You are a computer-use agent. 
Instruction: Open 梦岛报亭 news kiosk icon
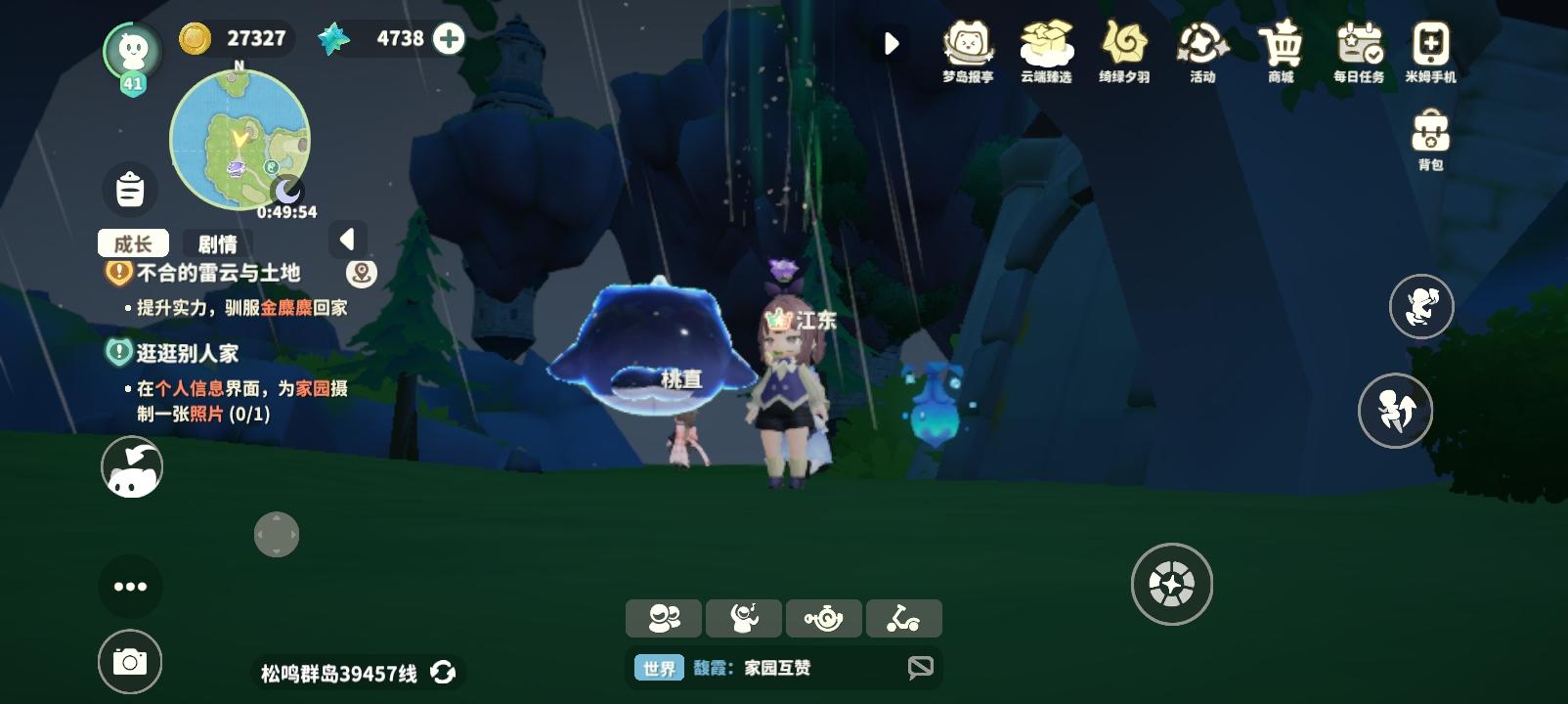[x=968, y=44]
